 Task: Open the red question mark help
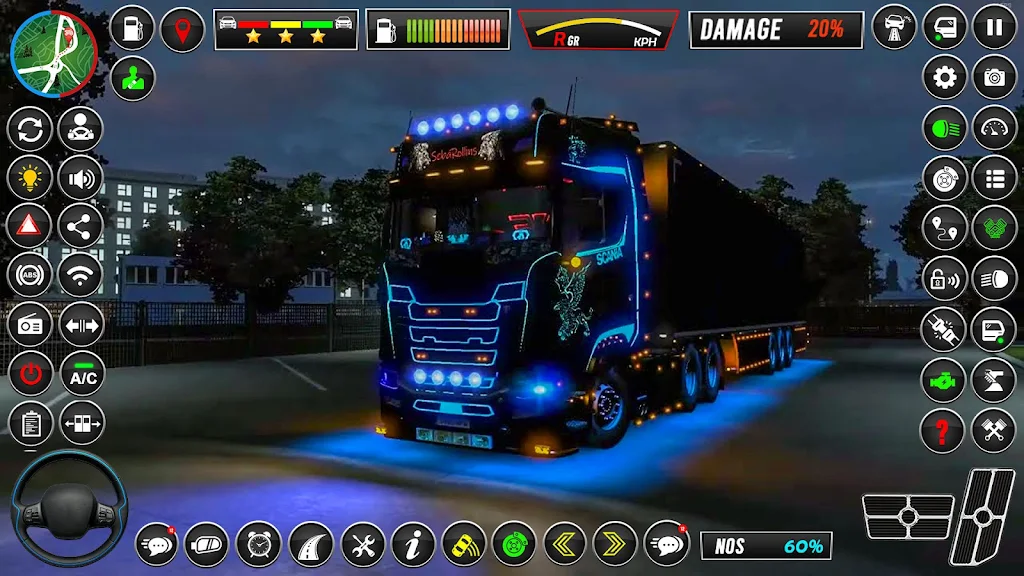tap(945, 431)
